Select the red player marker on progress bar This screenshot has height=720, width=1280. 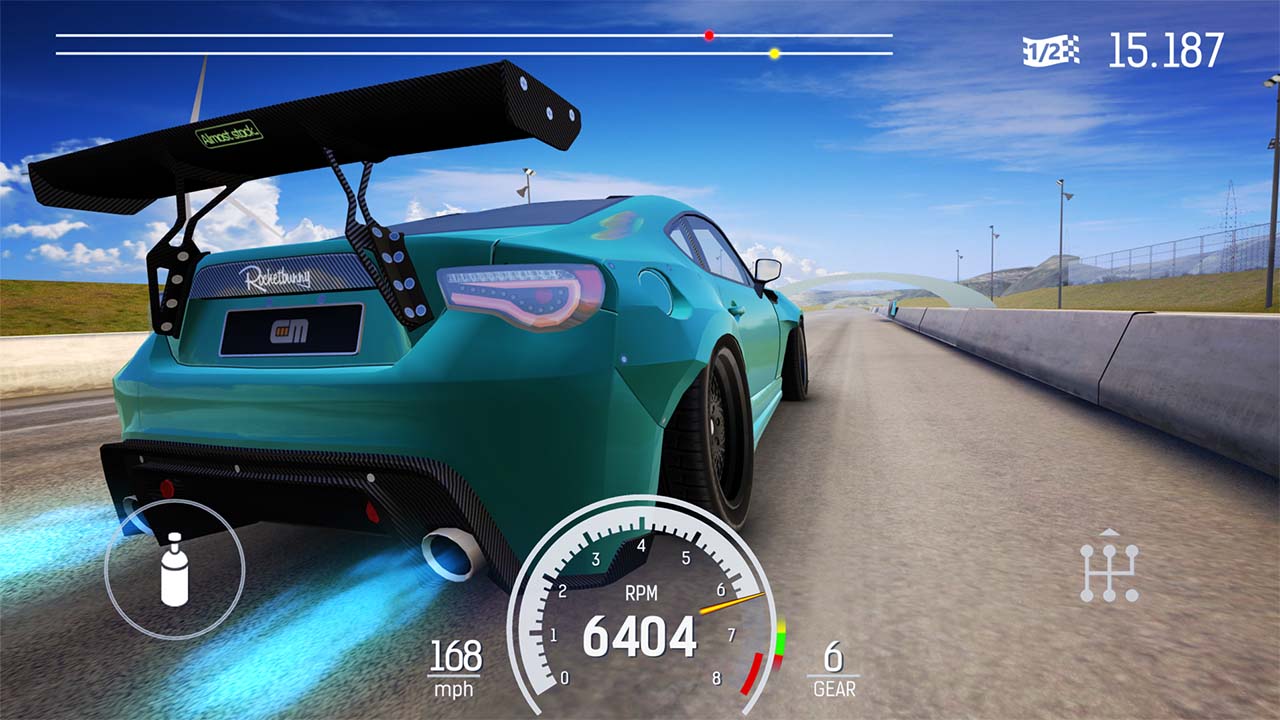coord(708,35)
